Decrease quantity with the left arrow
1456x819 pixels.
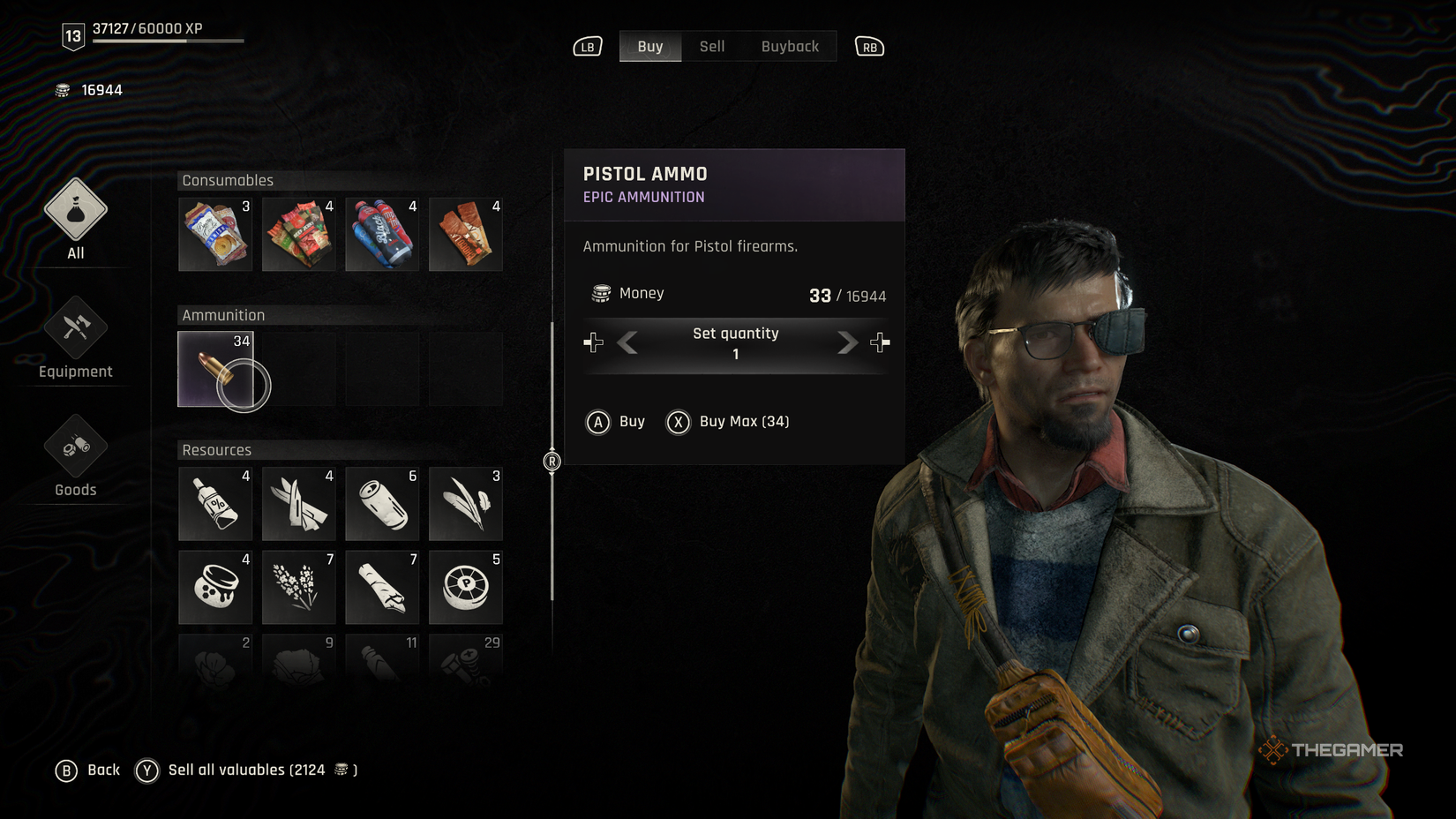click(627, 343)
